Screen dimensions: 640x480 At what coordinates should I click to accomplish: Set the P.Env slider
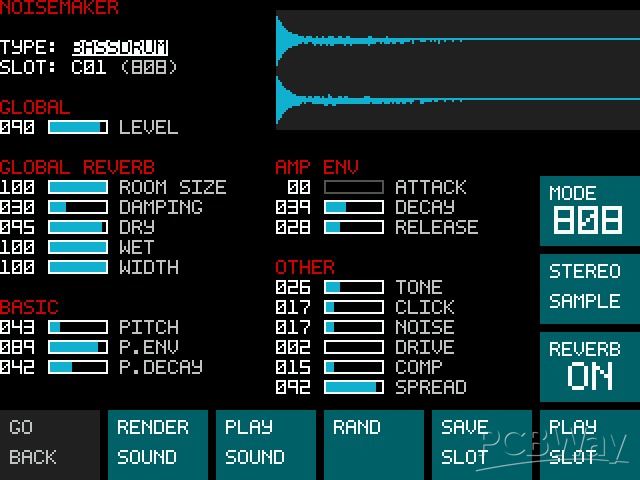tap(78, 347)
